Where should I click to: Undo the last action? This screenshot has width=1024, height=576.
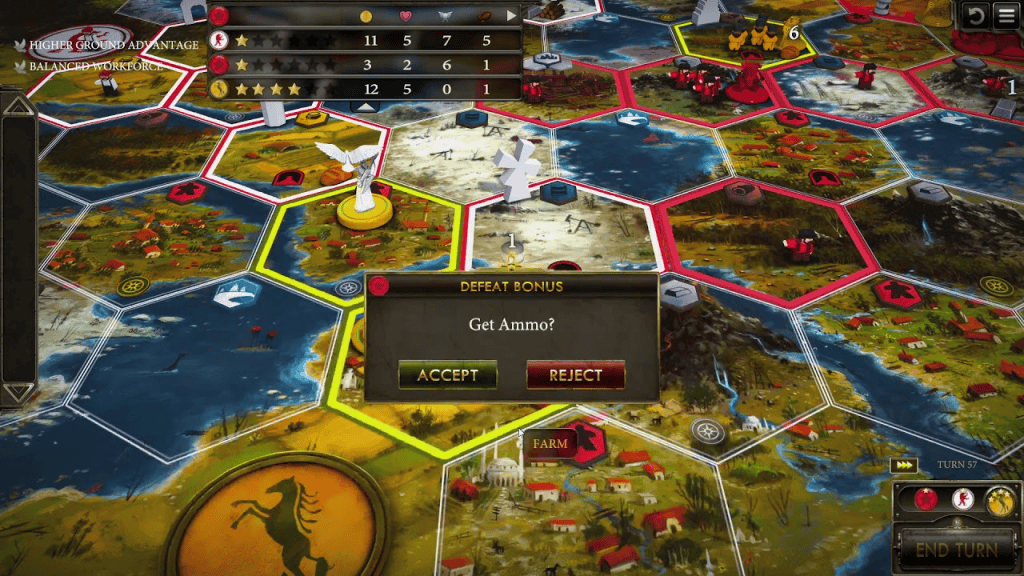click(974, 15)
